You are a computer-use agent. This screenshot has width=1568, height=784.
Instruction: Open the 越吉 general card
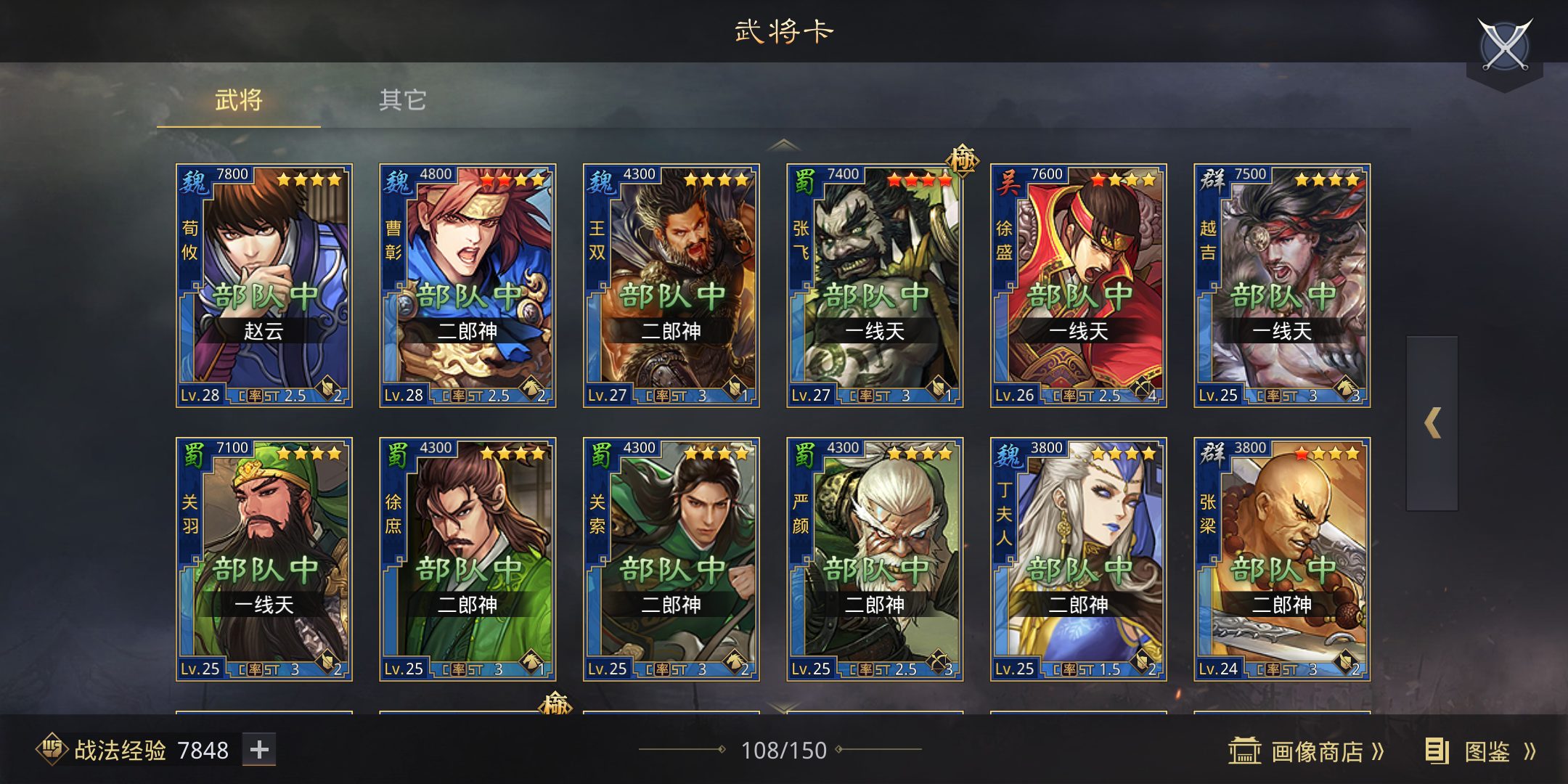click(1282, 285)
